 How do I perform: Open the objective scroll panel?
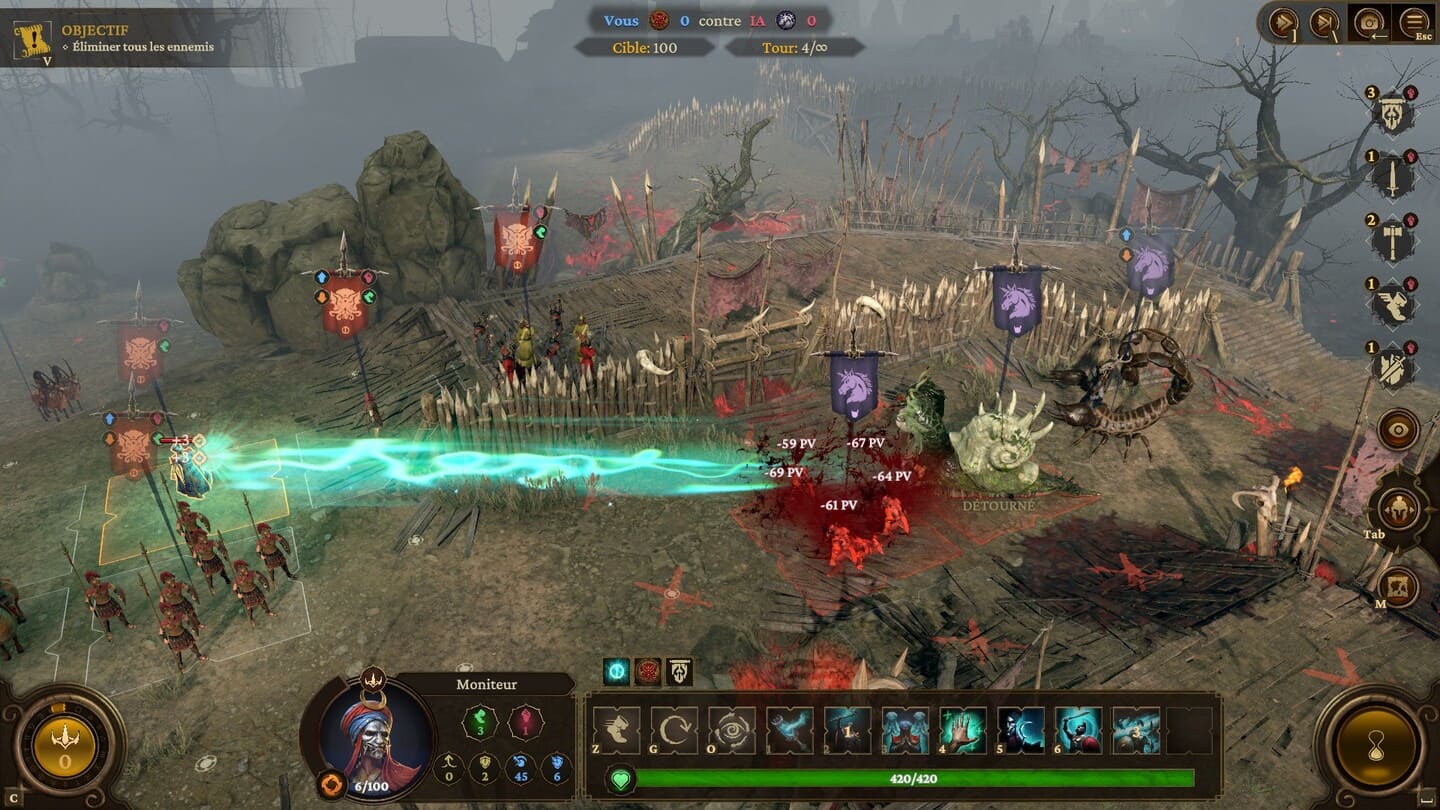(x=32, y=39)
